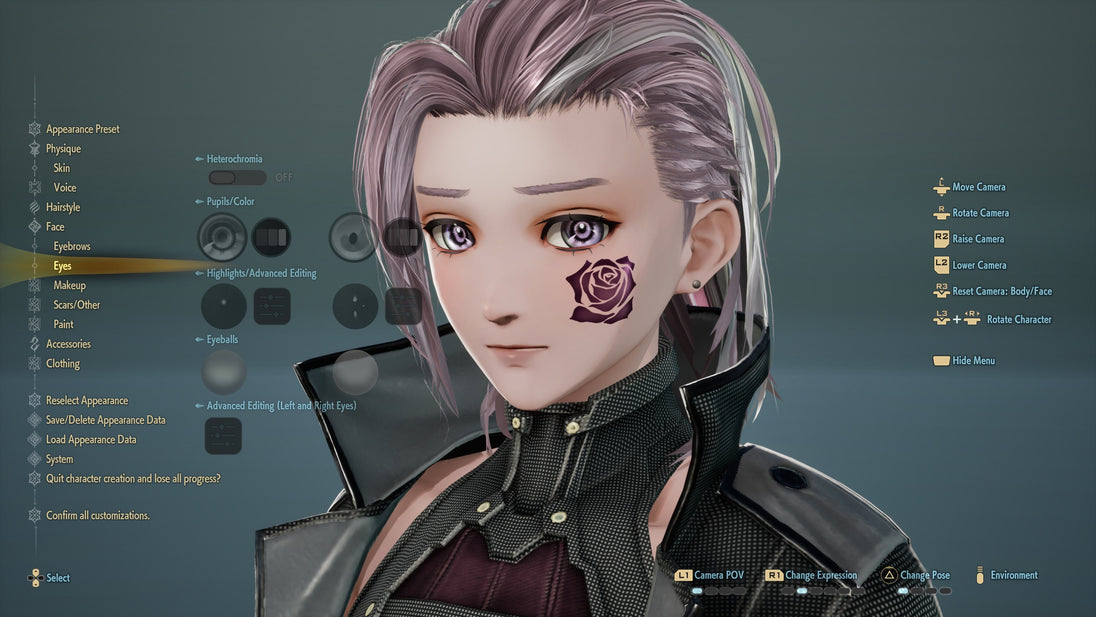Select the Face category
Viewport: 1096px width, 617px height.
click(55, 227)
